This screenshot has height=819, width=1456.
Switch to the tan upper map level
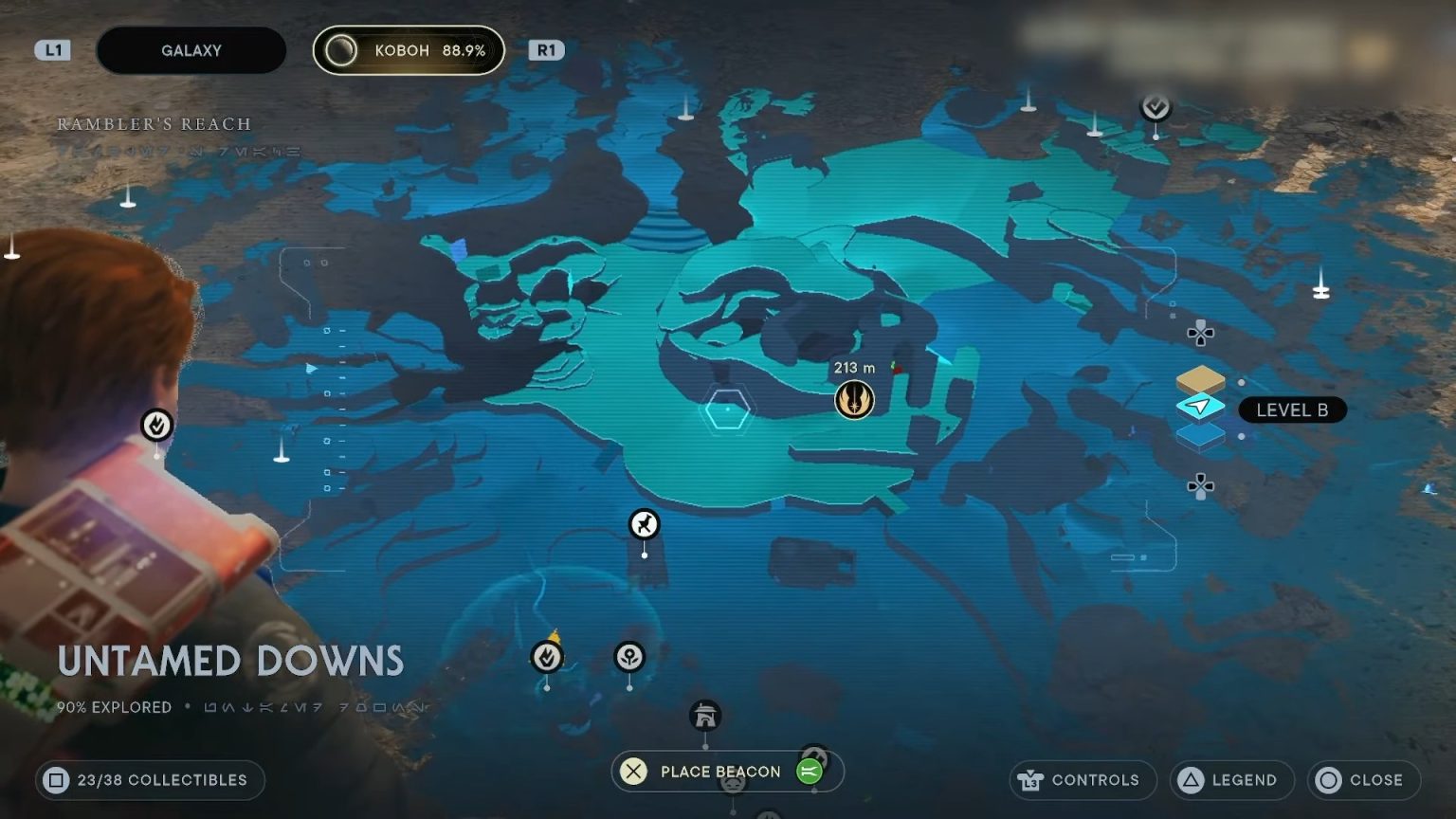click(1200, 380)
